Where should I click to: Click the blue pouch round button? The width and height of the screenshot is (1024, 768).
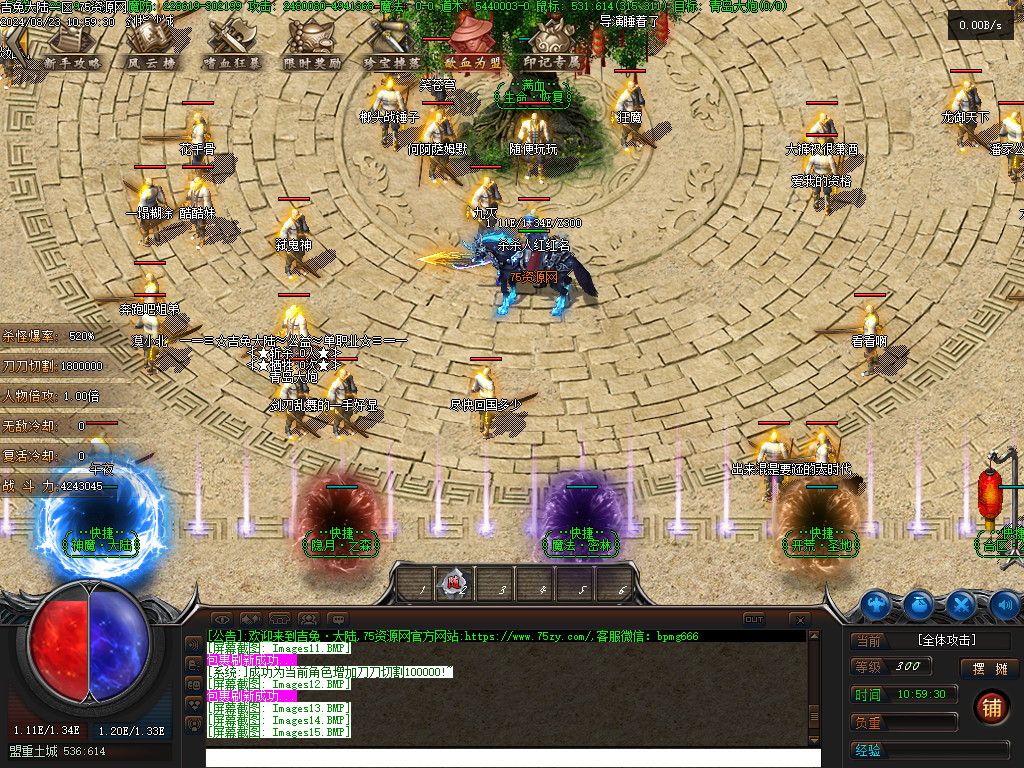point(919,604)
